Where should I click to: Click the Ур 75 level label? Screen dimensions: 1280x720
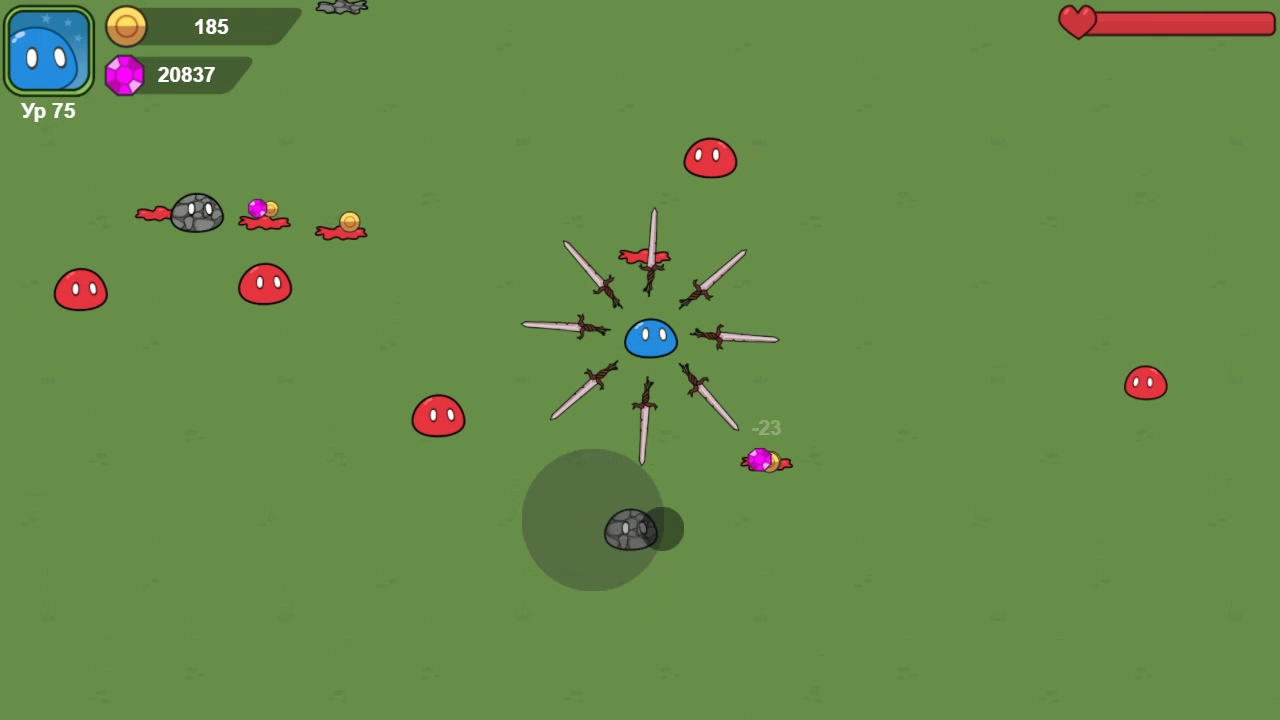click(47, 111)
